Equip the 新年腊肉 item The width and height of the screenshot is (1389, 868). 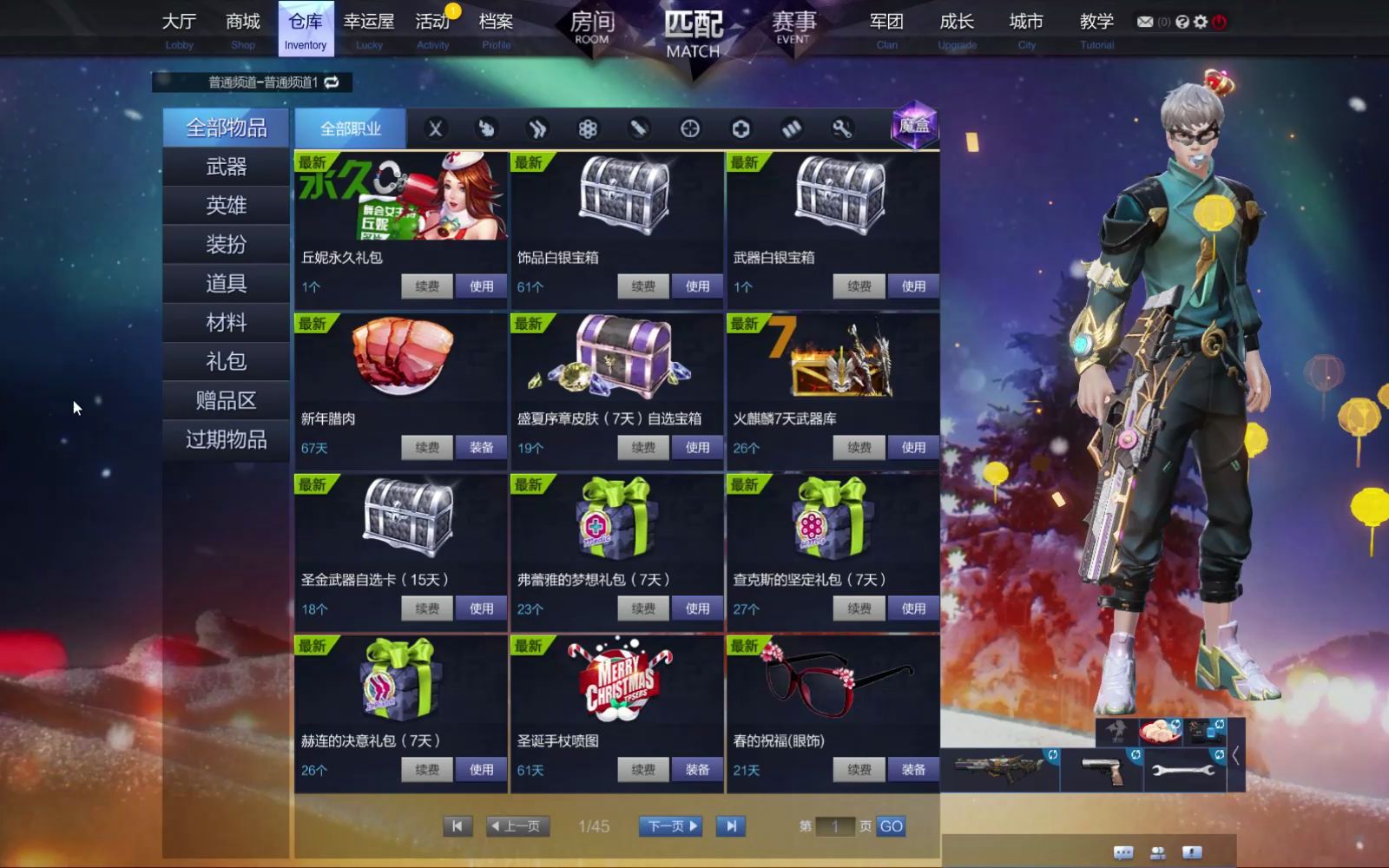pos(481,448)
